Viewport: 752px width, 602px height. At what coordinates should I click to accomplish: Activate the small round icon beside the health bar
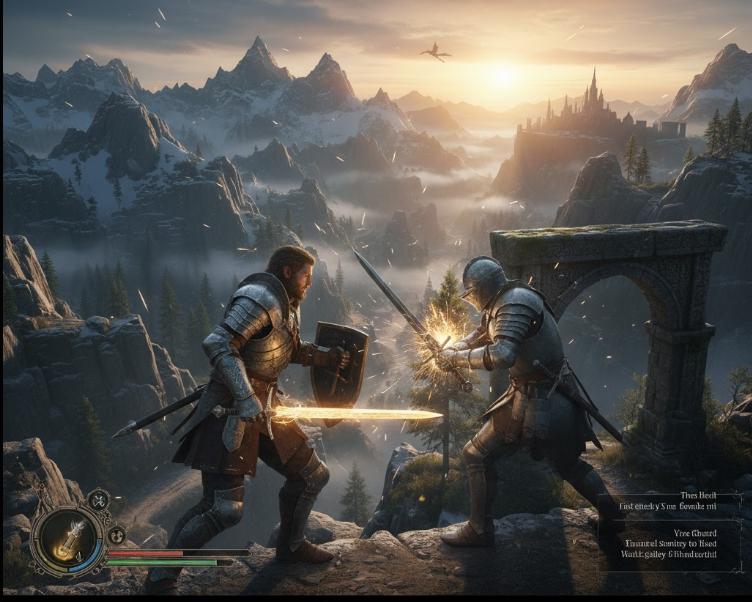116,535
